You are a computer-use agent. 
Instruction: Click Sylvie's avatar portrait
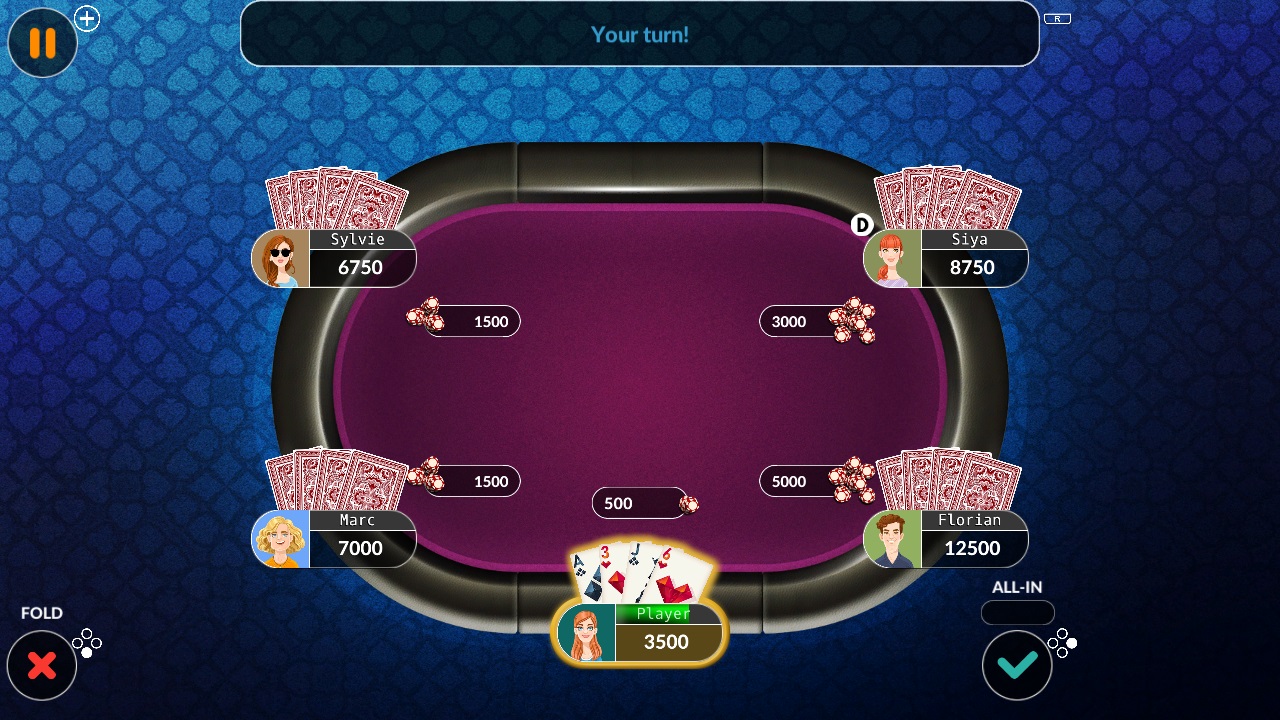click(280, 257)
